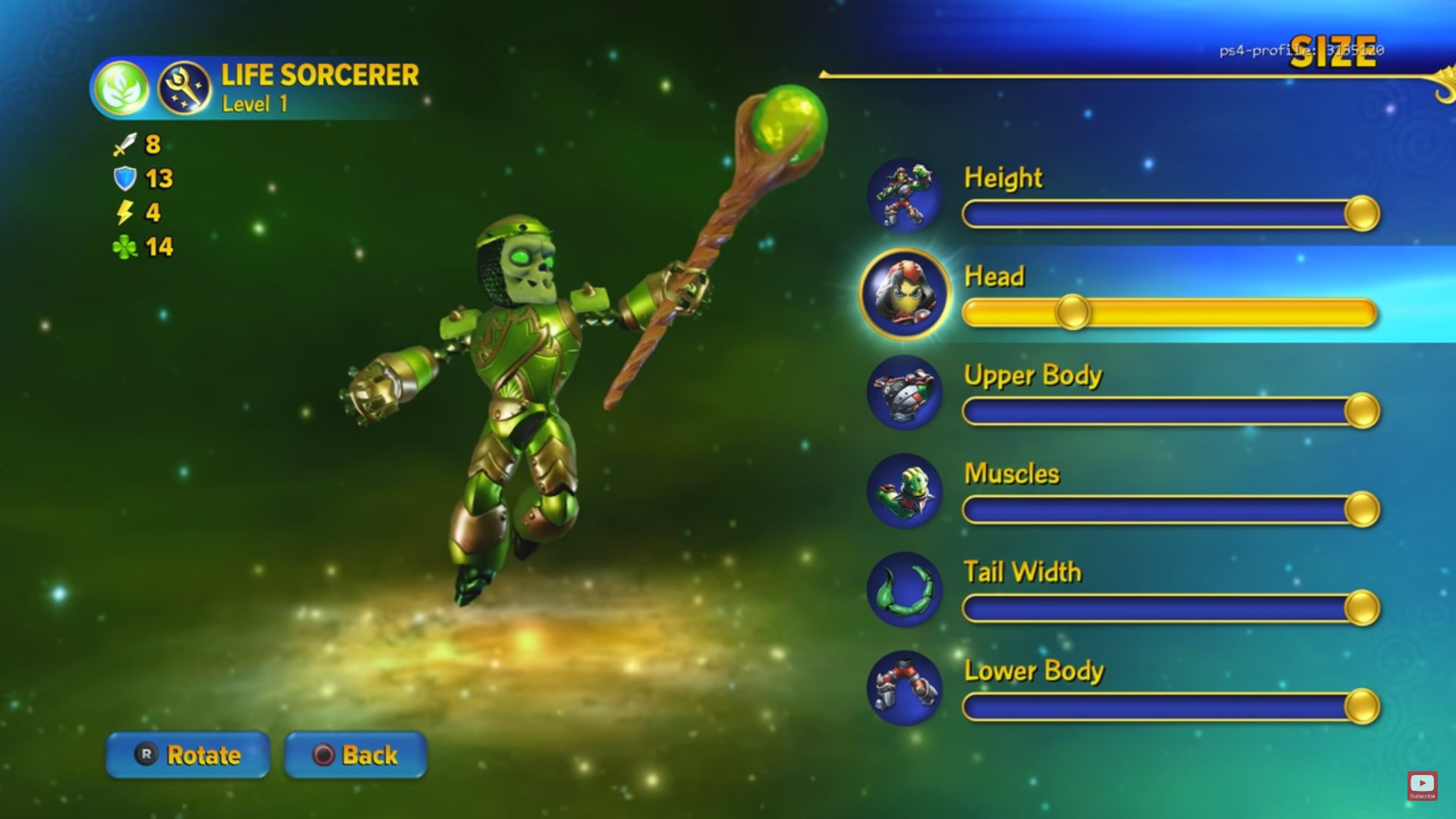Click the Sorcerer class emblem
Screen dimensions: 1456x819
coord(184,88)
